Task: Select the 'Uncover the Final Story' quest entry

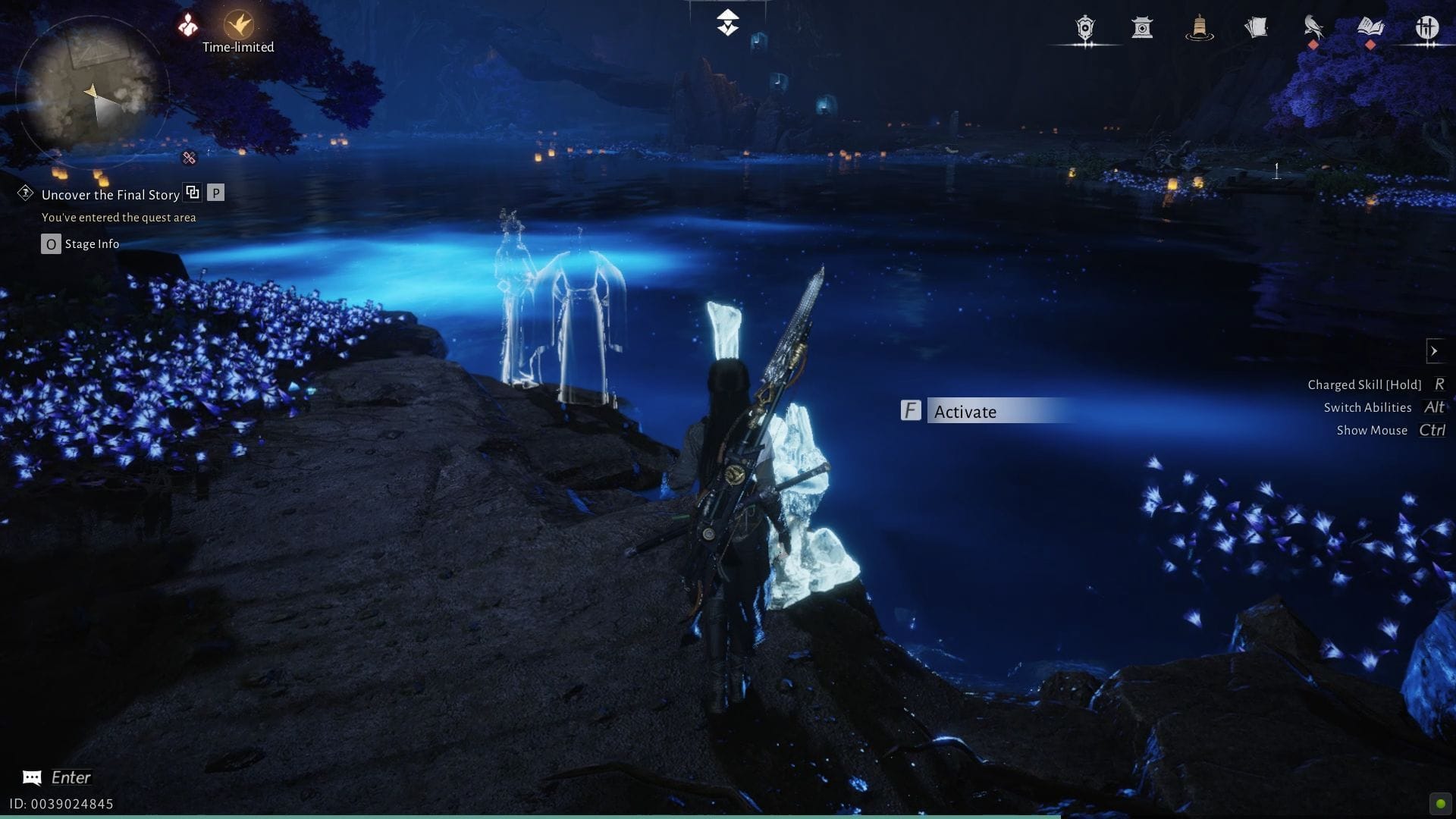Action: pos(109,195)
